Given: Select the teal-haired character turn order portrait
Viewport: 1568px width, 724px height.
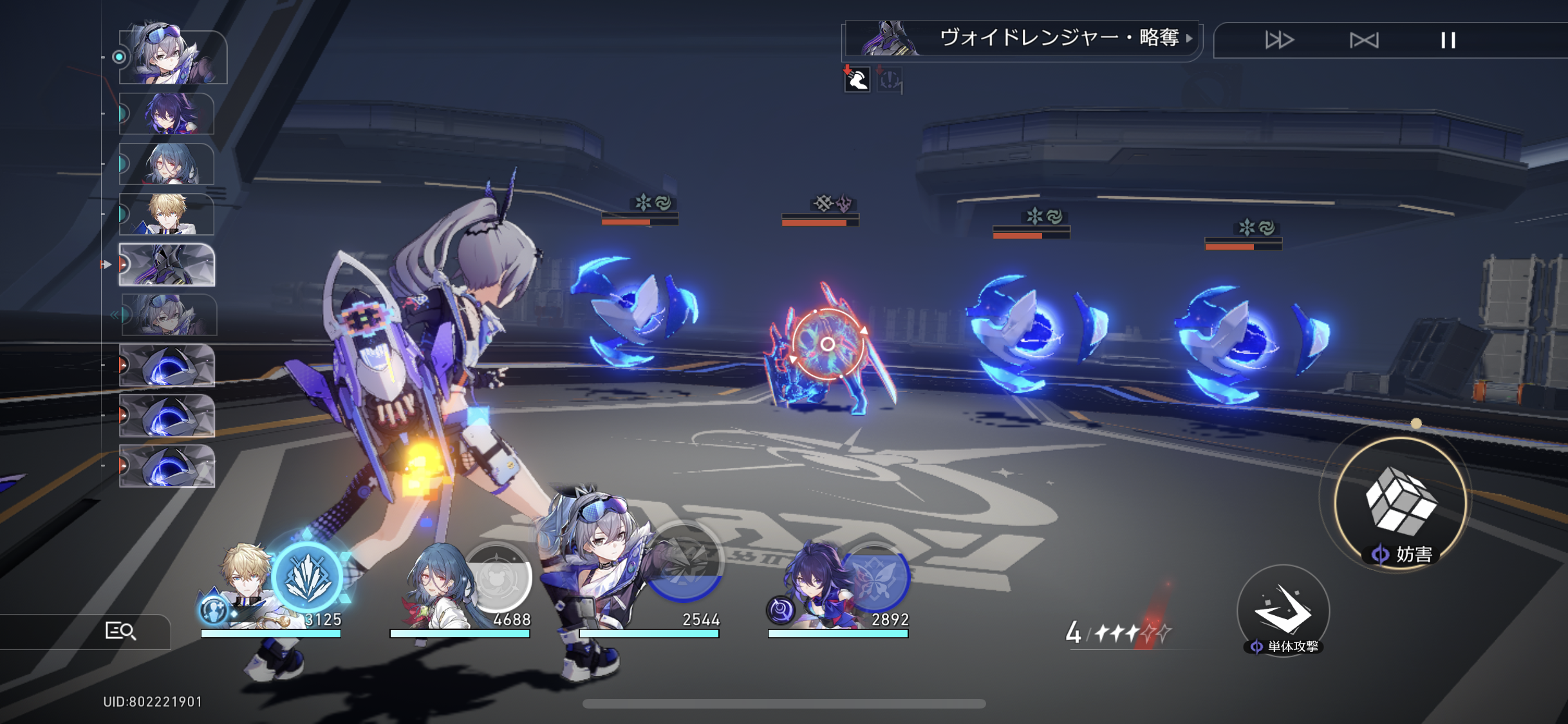Looking at the screenshot, I should 167,164.
